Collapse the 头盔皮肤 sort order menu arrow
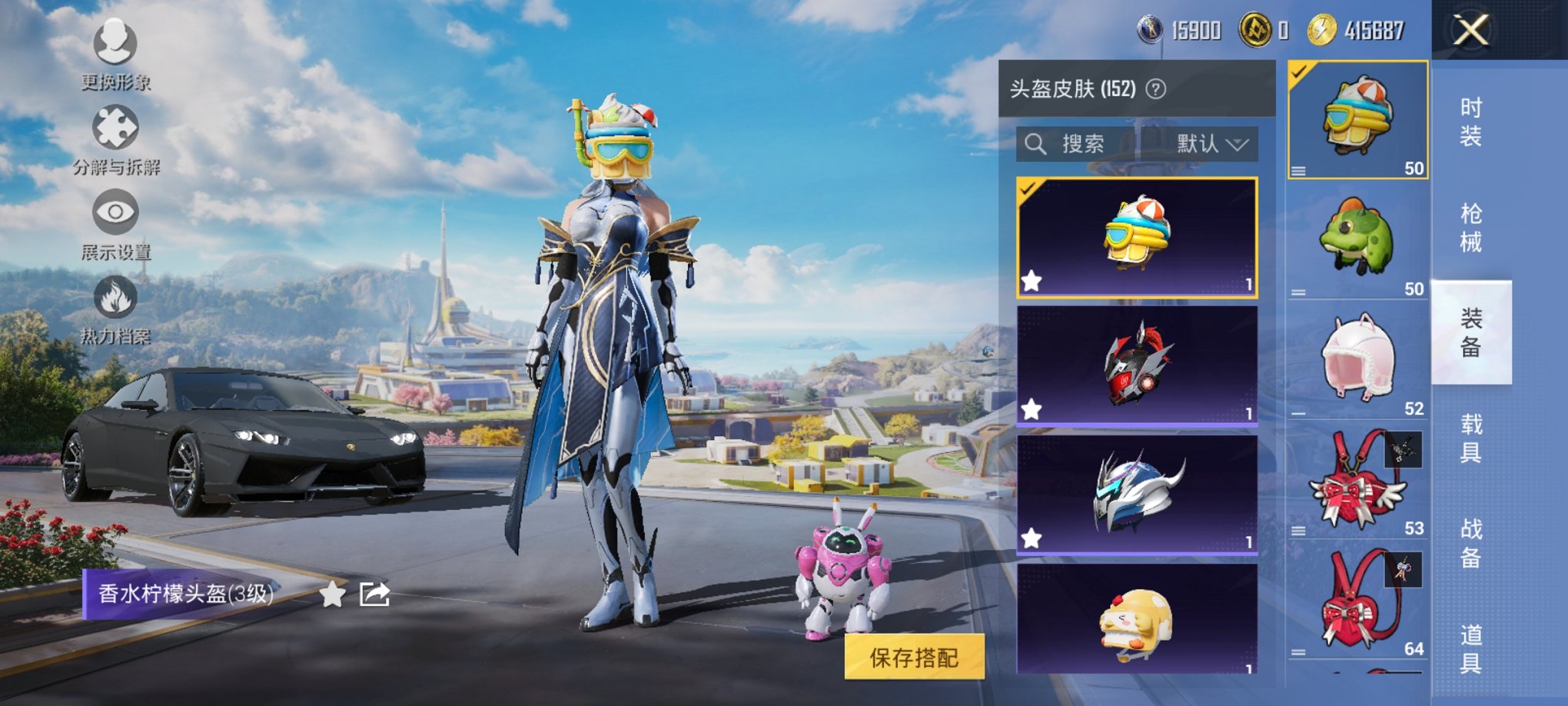Viewport: 1568px width, 706px height. pyautogui.click(x=1235, y=145)
